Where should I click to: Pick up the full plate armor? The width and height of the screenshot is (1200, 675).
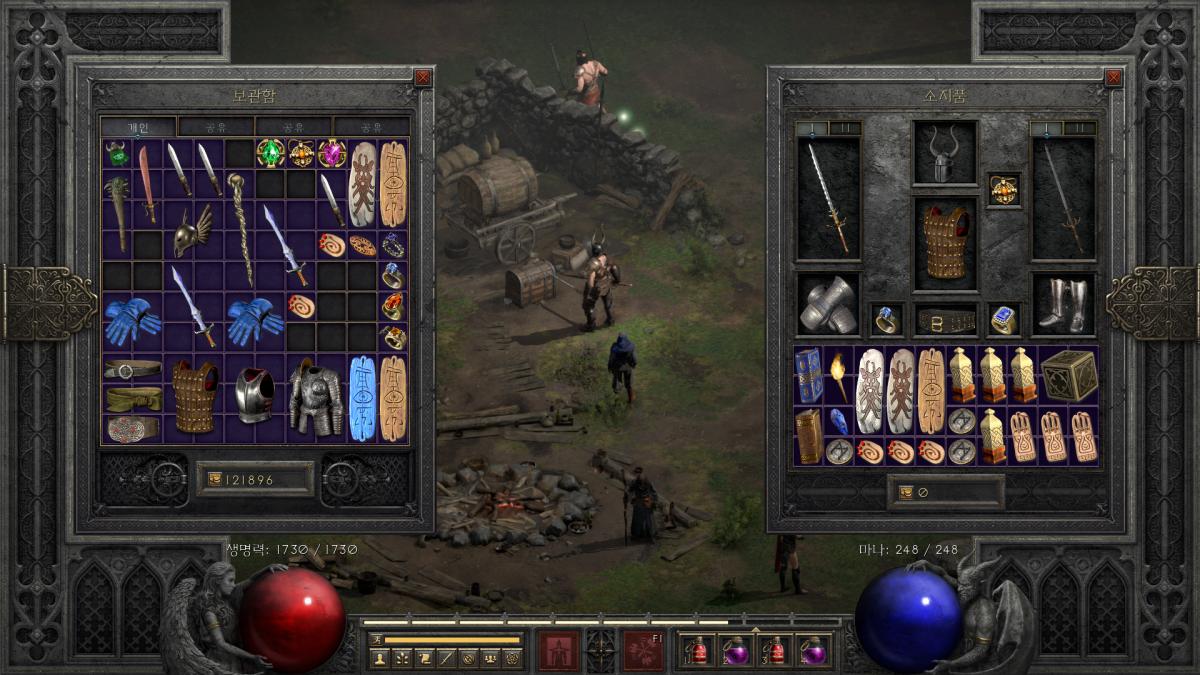point(316,397)
